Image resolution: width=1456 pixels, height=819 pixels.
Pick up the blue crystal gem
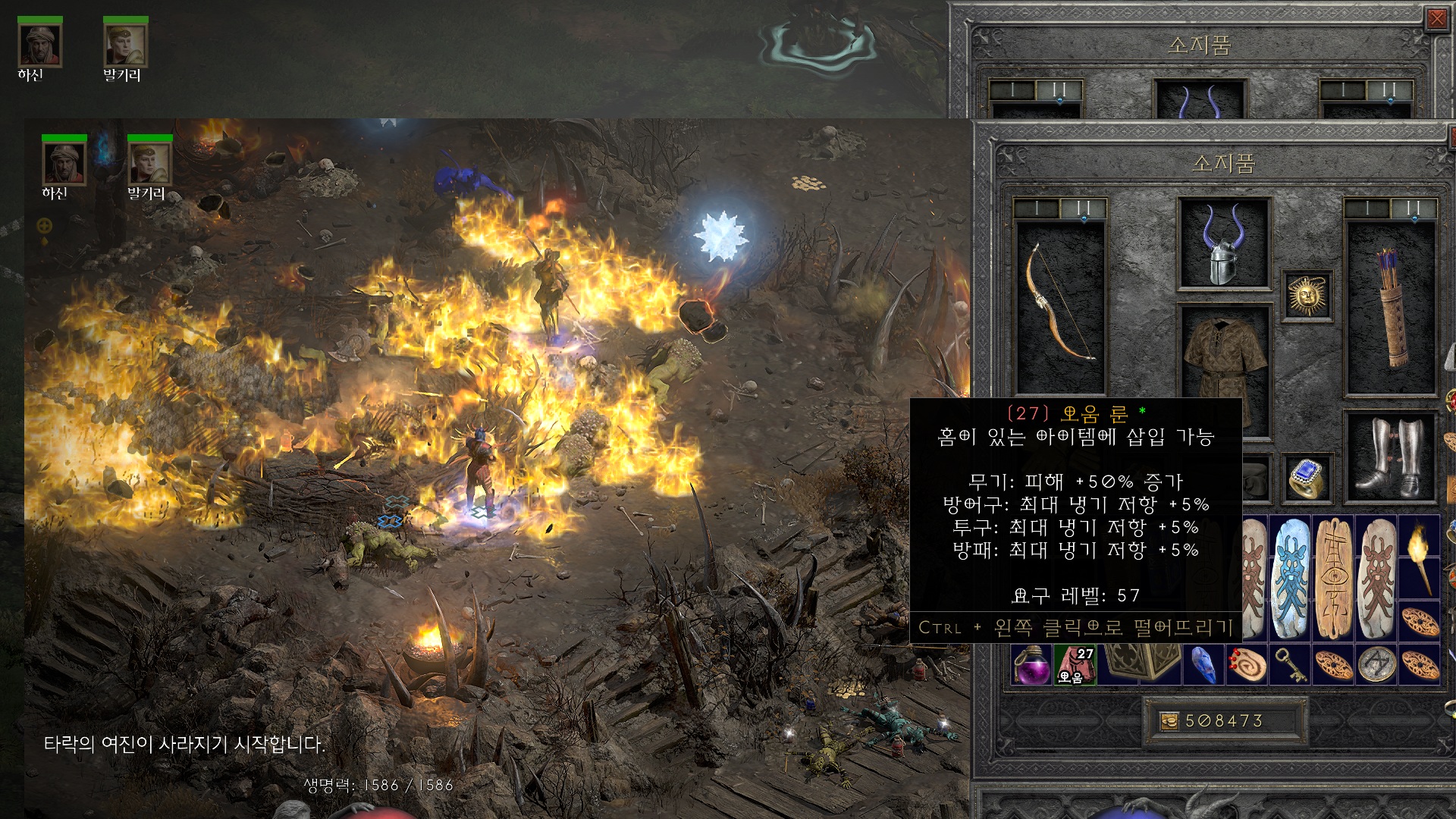click(1203, 664)
